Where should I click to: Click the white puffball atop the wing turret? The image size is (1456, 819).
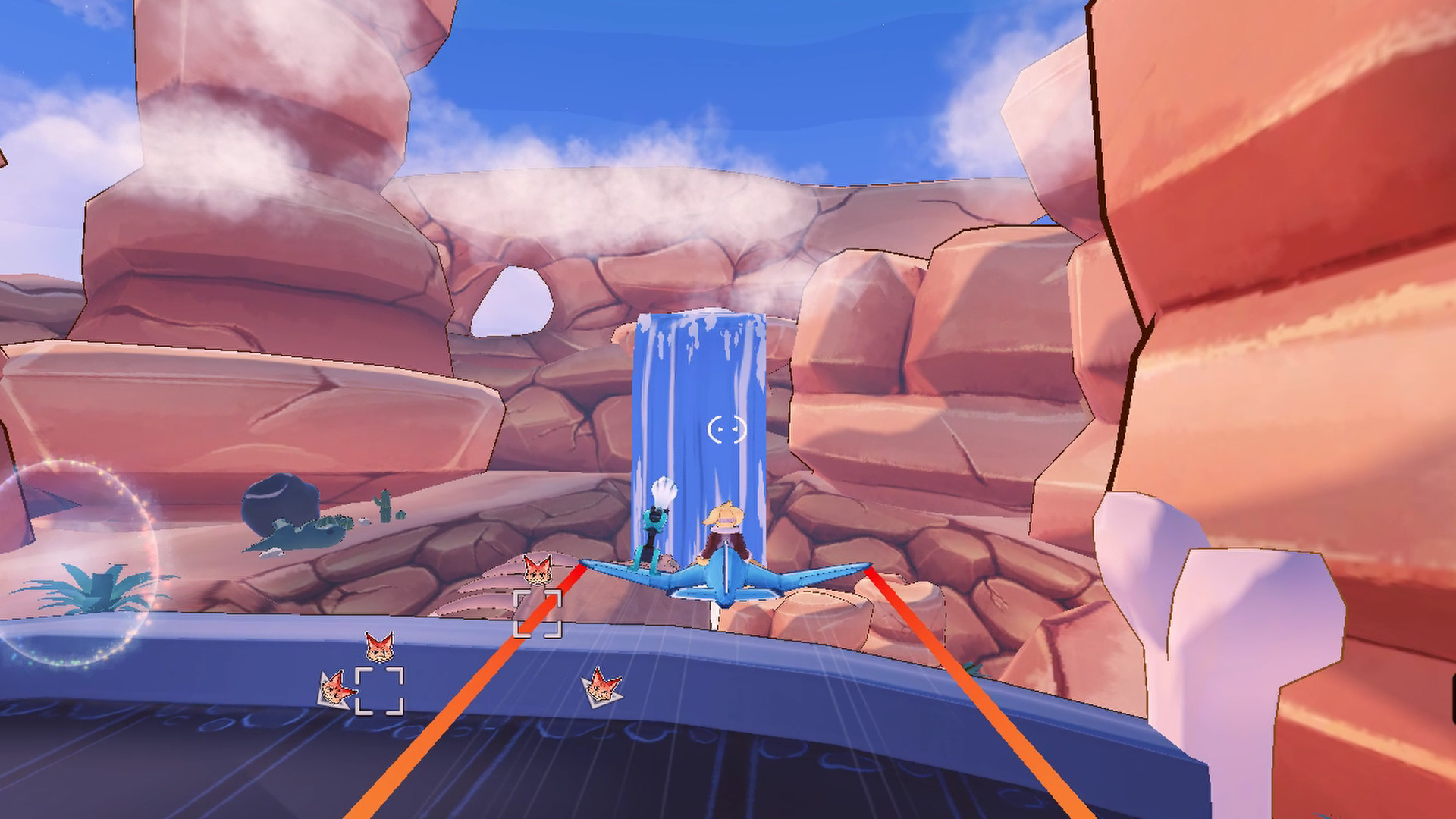(664, 489)
